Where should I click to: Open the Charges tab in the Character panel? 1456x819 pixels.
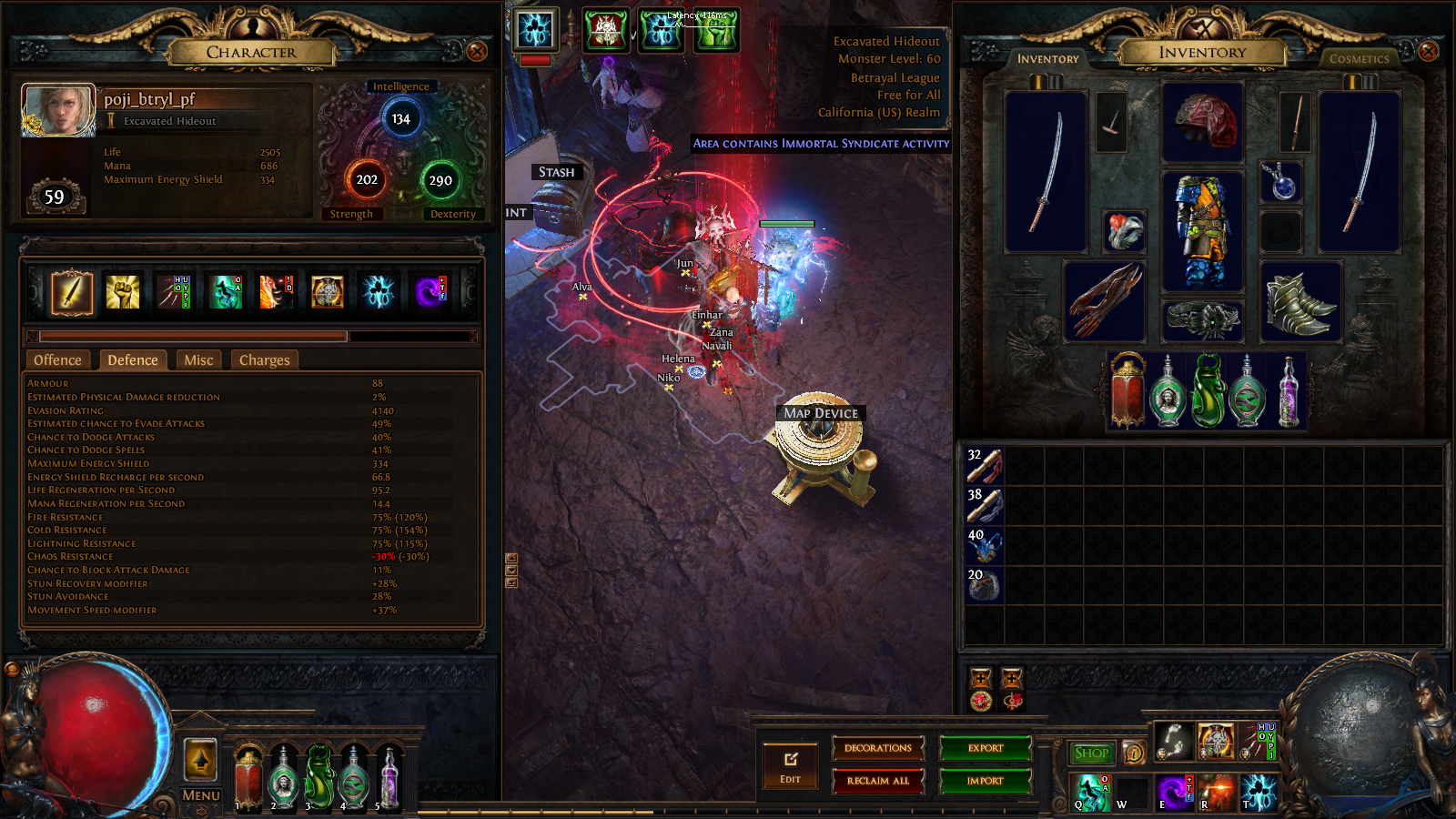(264, 359)
